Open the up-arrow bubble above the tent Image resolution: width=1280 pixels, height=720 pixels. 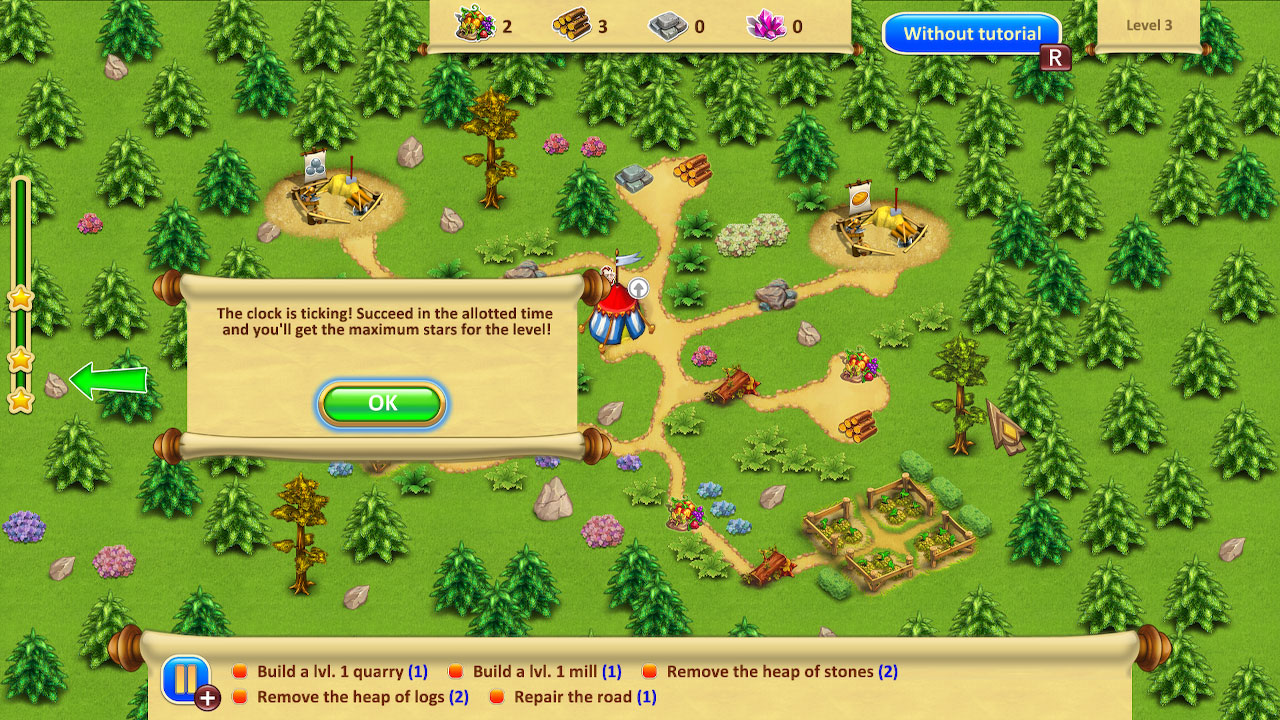click(637, 289)
